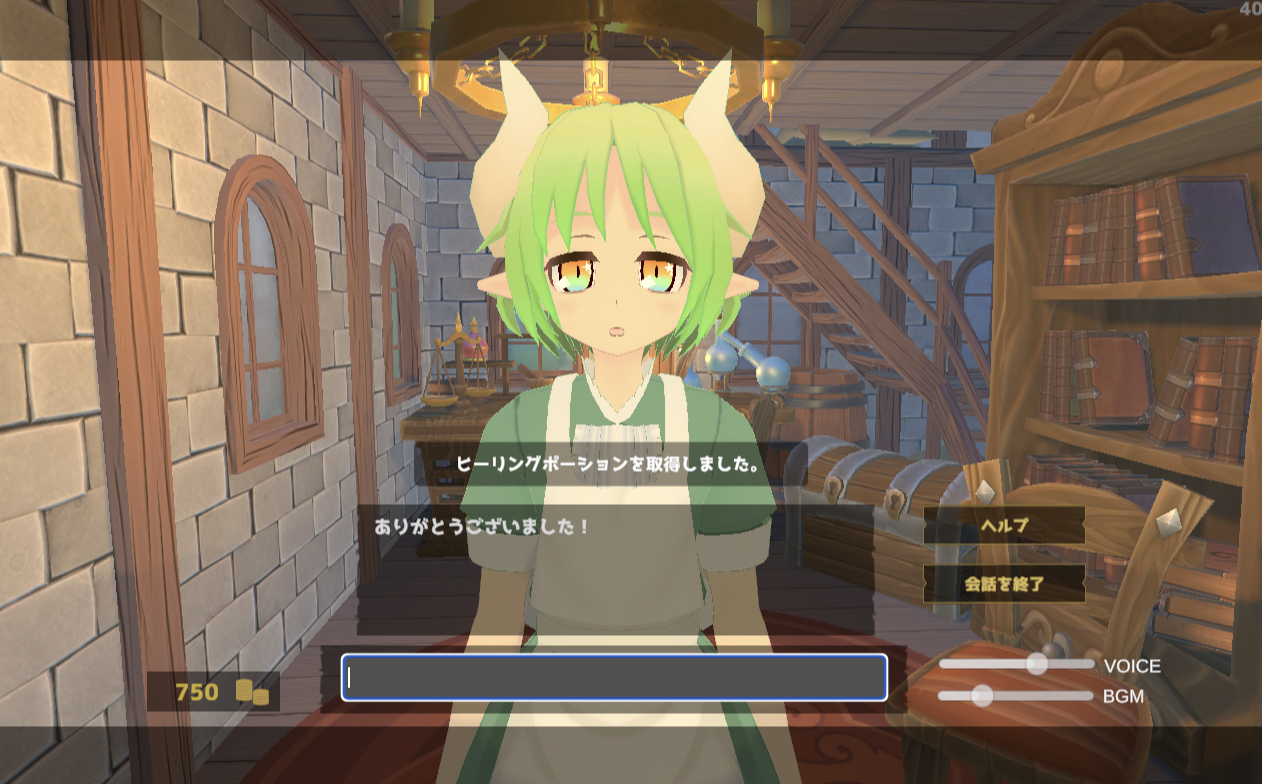The width and height of the screenshot is (1262, 784).
Task: Focus the chat text input box
Action: pyautogui.click(x=614, y=677)
